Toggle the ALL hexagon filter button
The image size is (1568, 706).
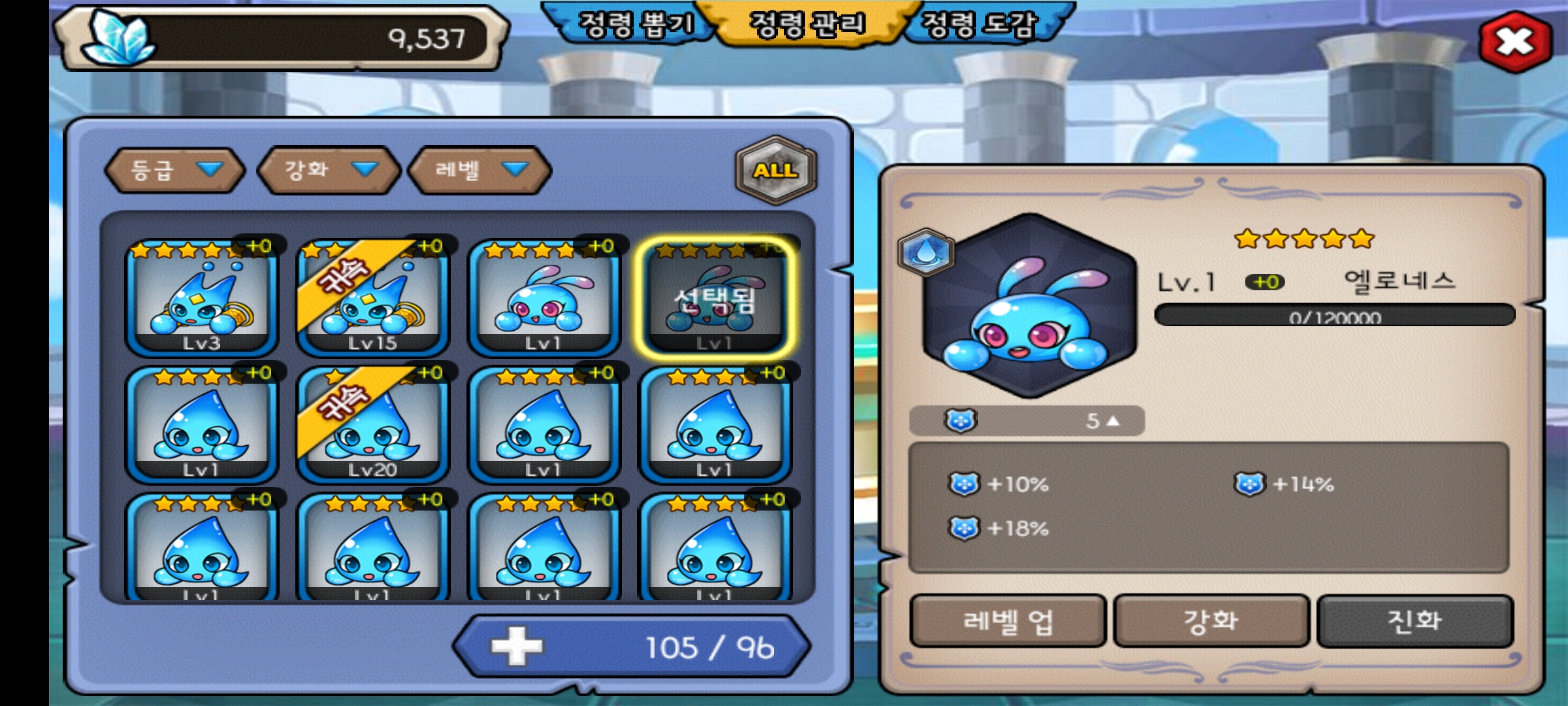pos(776,170)
